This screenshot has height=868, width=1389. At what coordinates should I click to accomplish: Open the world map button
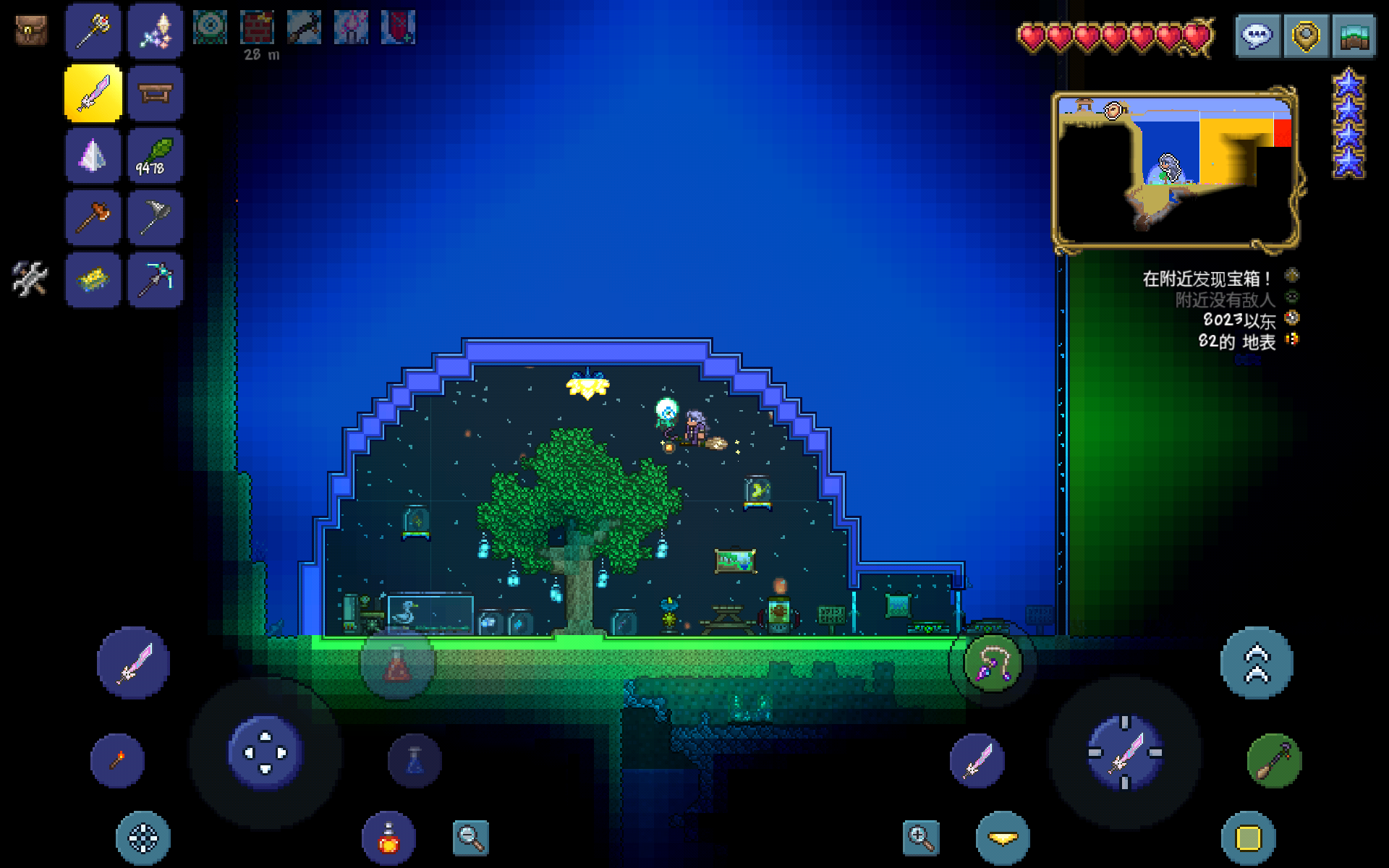(1353, 35)
